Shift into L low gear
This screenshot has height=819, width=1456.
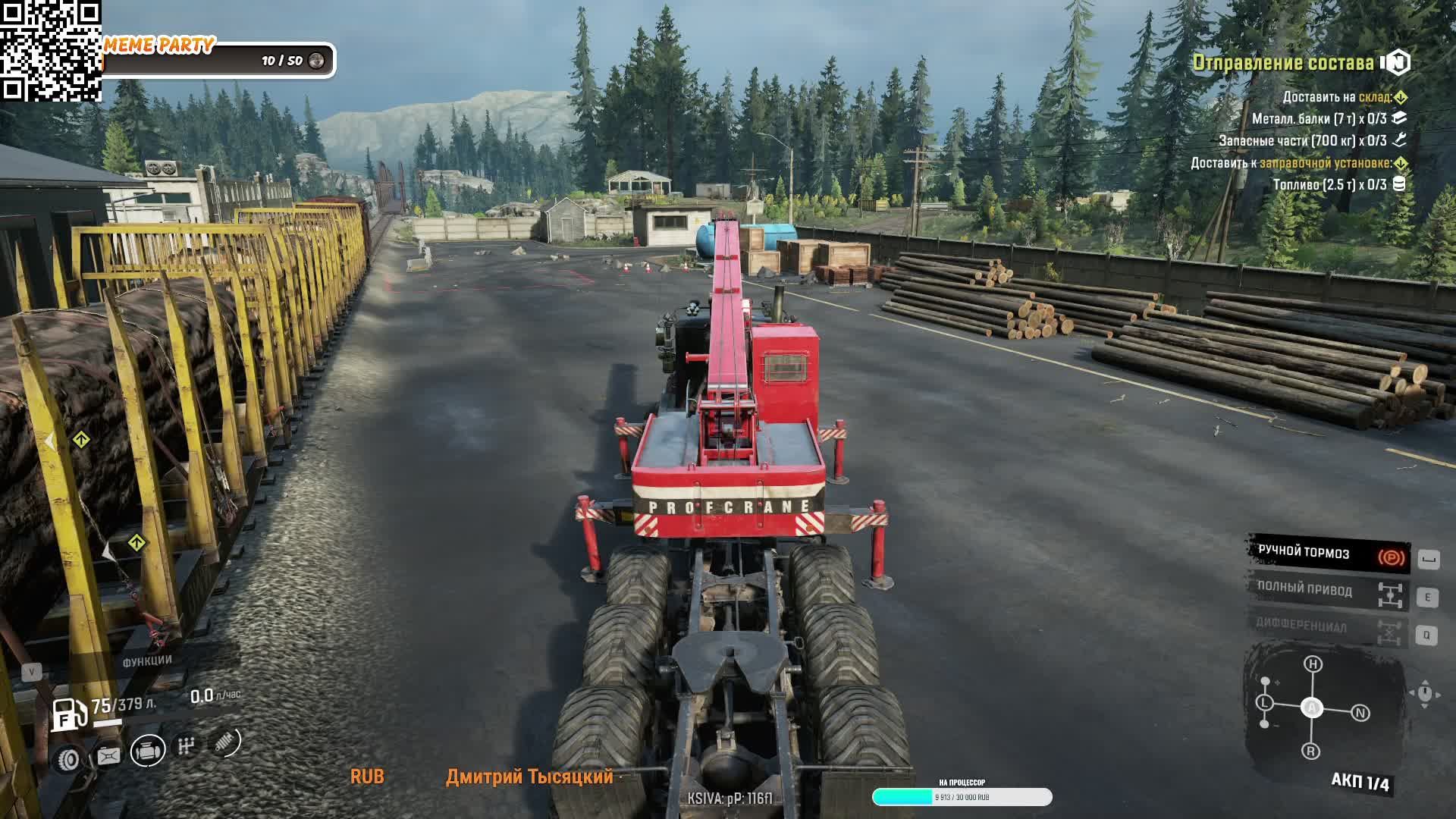1264,703
